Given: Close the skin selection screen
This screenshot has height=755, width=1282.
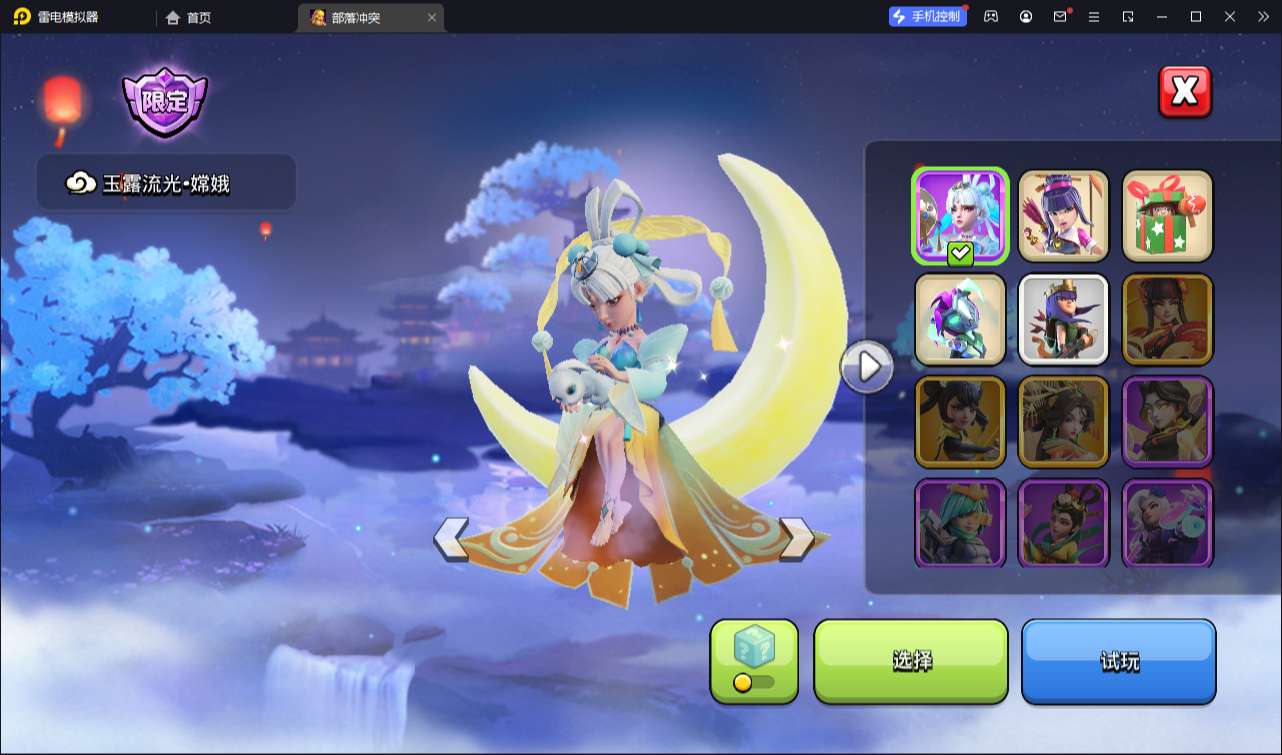Looking at the screenshot, I should [x=1185, y=92].
